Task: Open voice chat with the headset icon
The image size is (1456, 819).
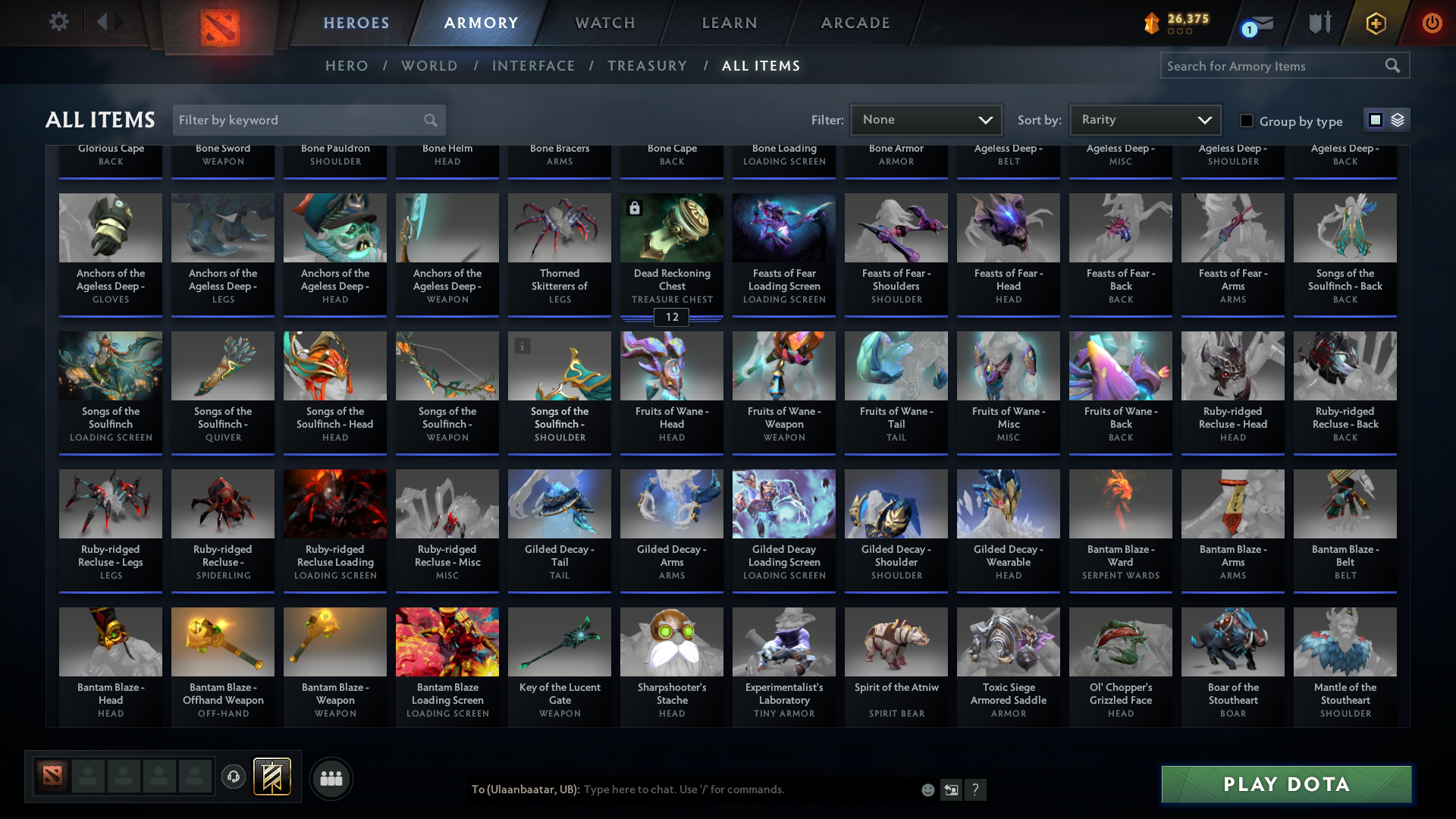Action: click(233, 777)
